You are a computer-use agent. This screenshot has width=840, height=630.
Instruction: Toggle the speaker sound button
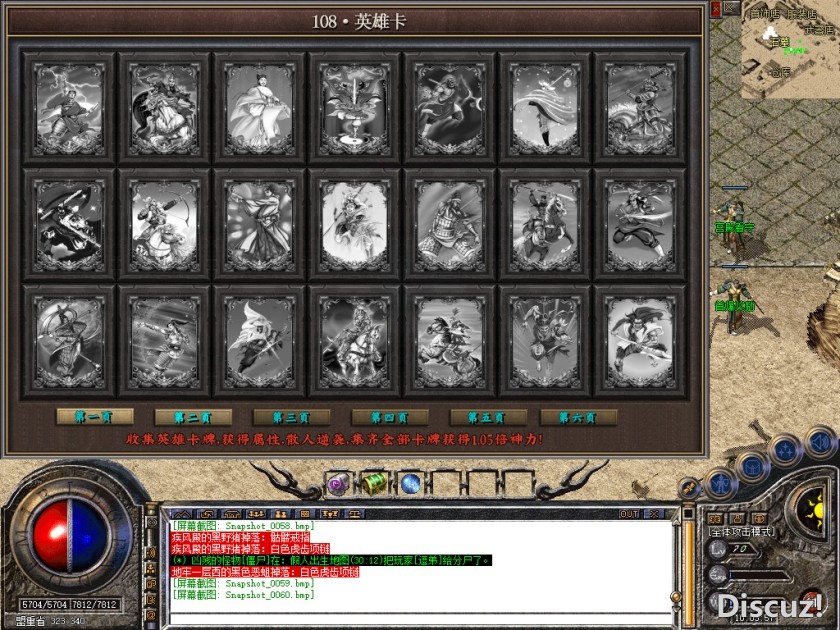point(820,441)
